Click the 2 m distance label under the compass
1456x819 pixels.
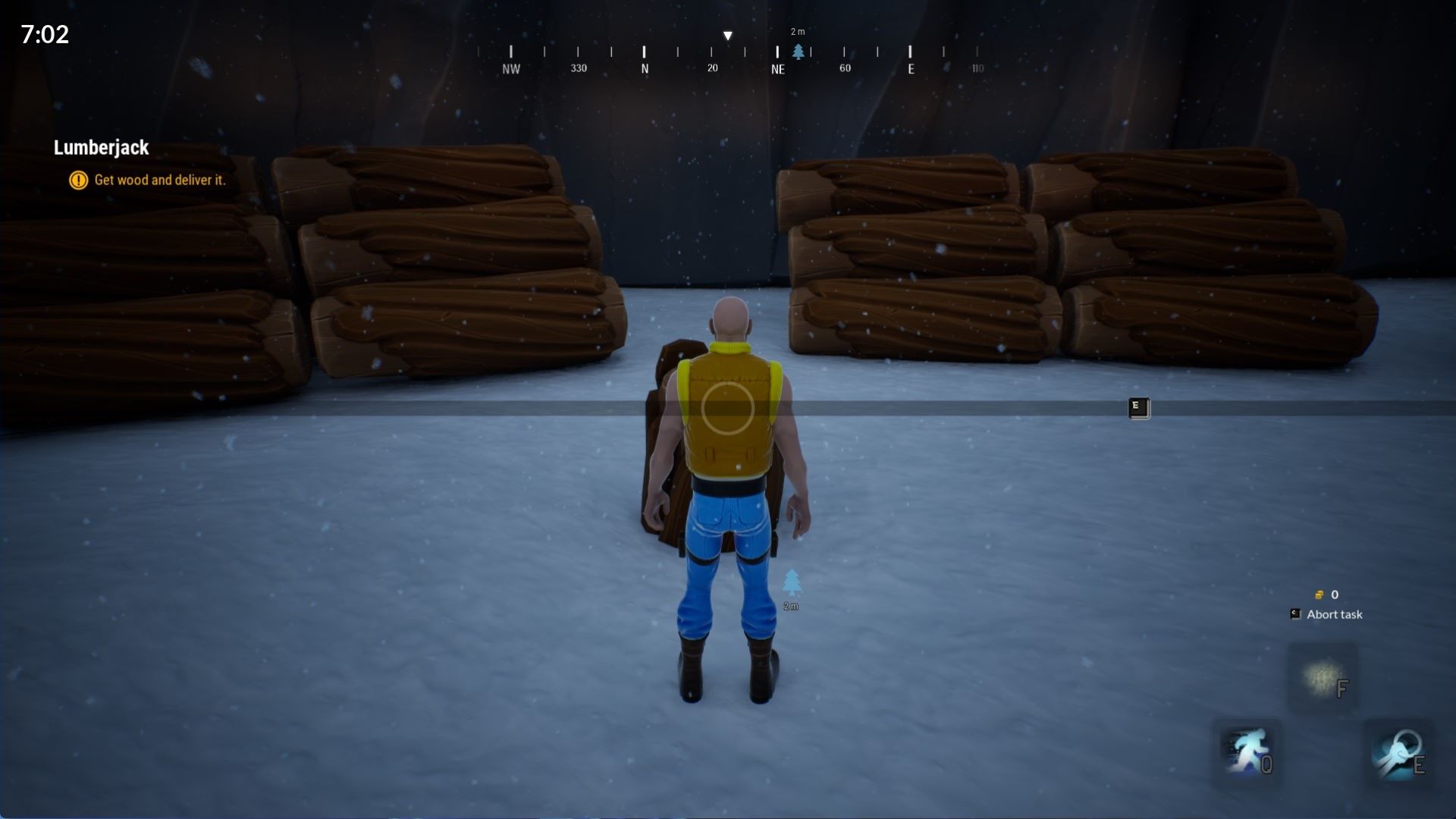[799, 32]
